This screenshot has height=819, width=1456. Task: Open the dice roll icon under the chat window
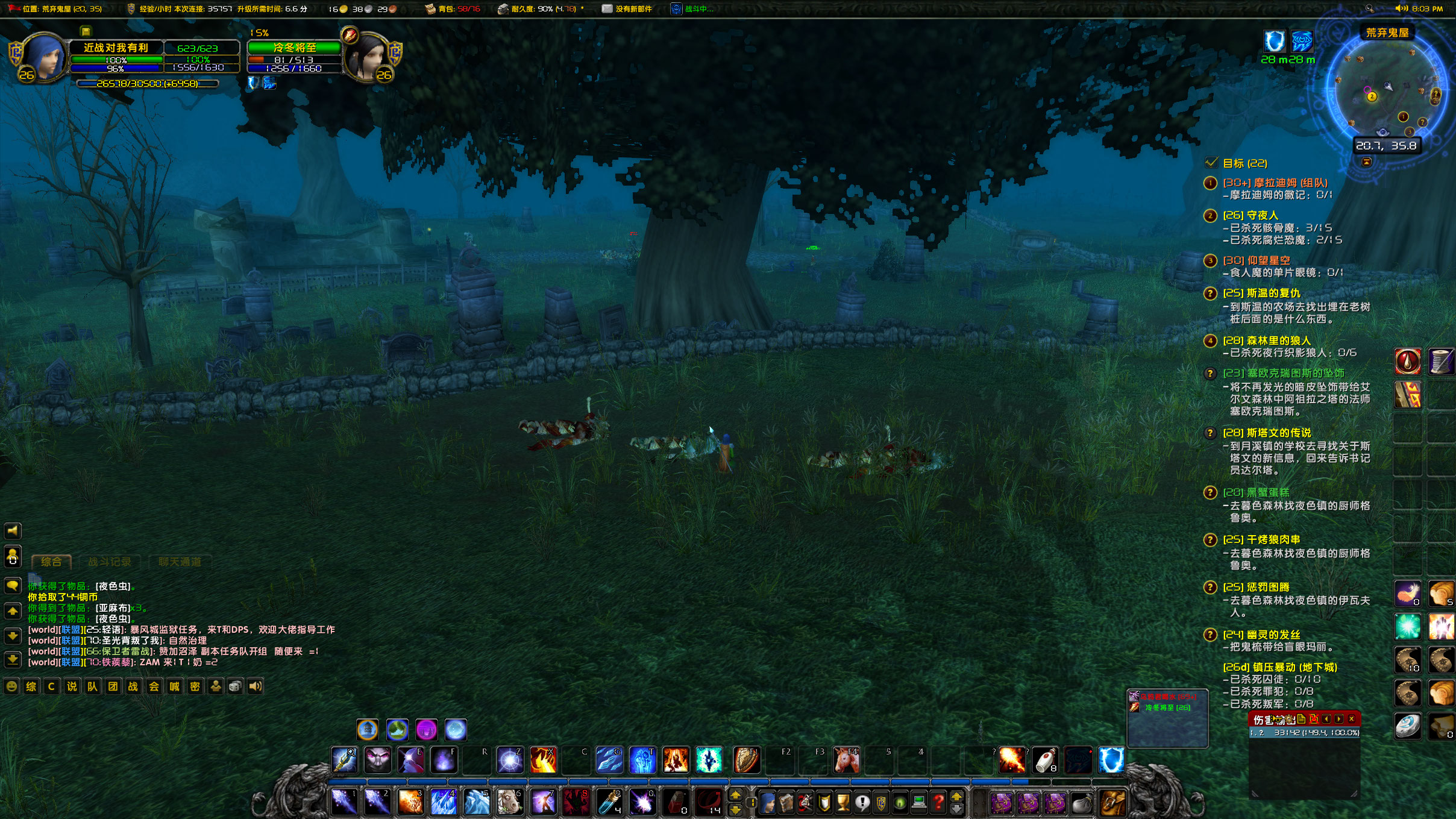pos(236,686)
